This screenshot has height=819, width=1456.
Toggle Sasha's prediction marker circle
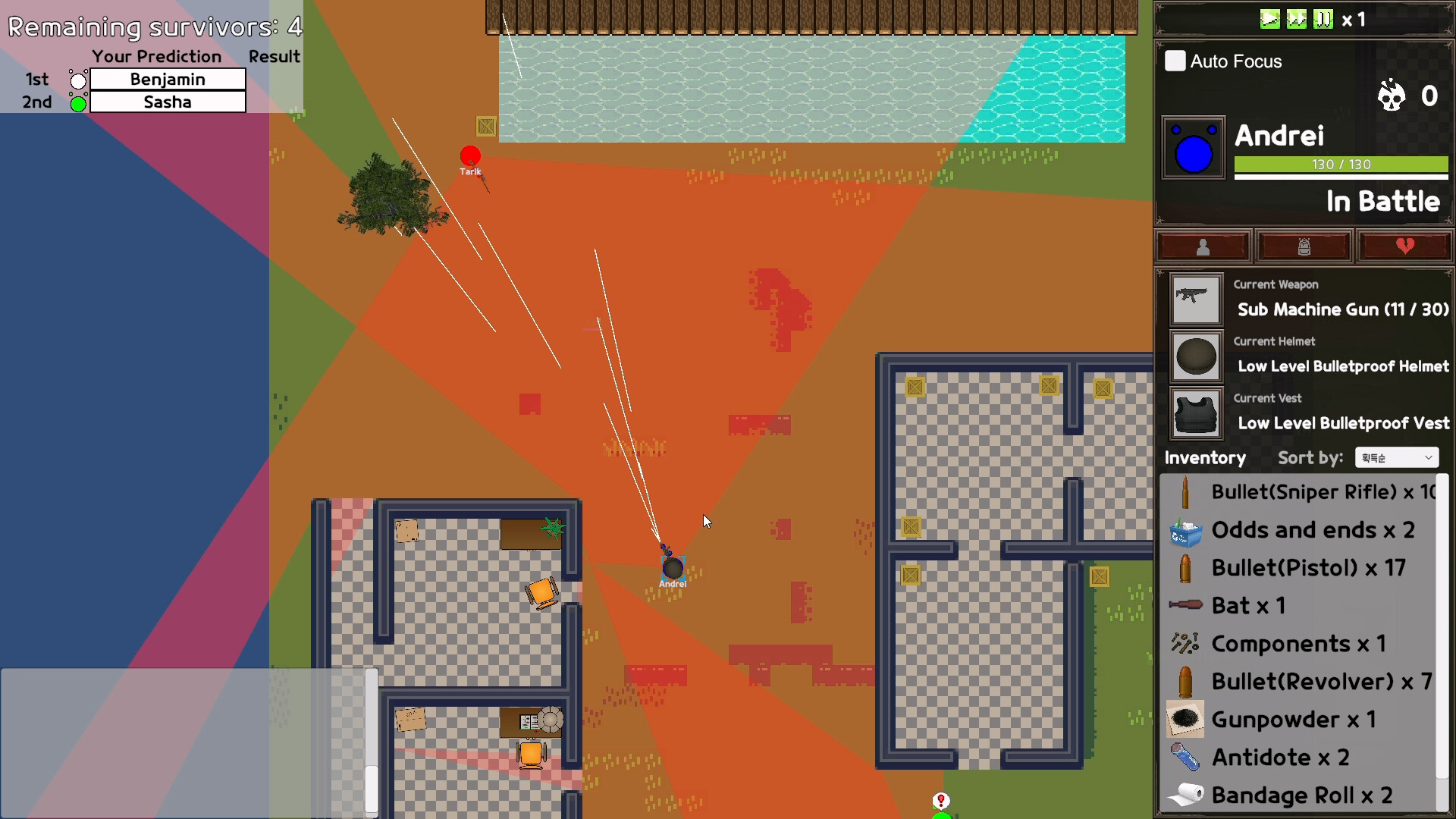(x=77, y=105)
